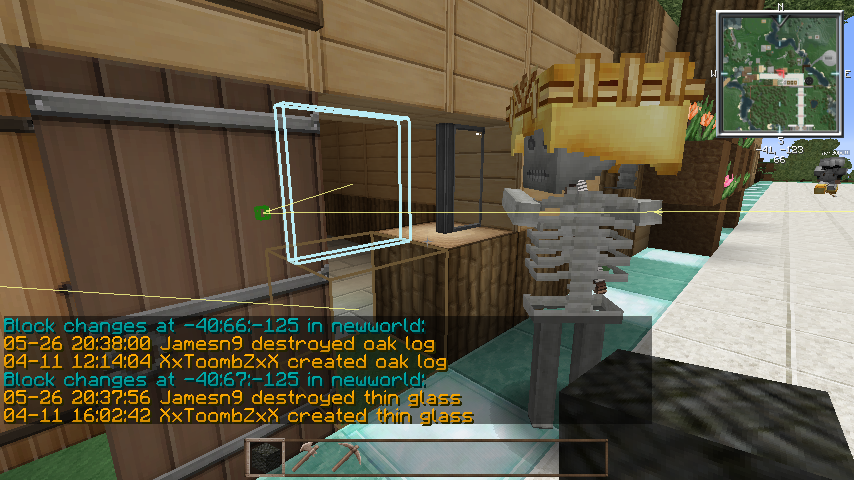Viewport: 854px width, 480px height.
Task: Select the axe in the hotbar
Action: tap(304, 458)
